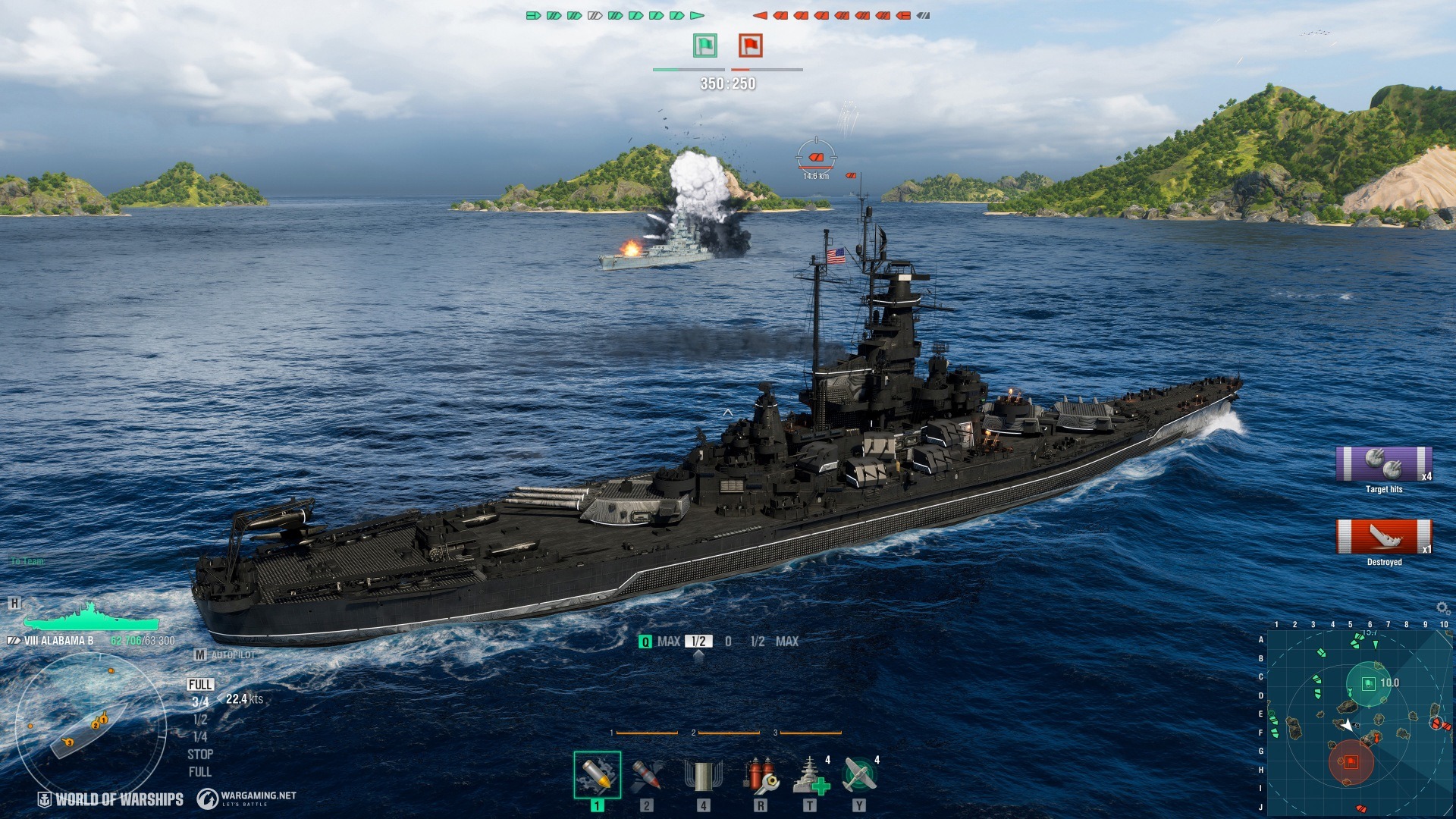Select the armor-piercing shell type
The height and width of the screenshot is (819, 1456).
pyautogui.click(x=597, y=775)
